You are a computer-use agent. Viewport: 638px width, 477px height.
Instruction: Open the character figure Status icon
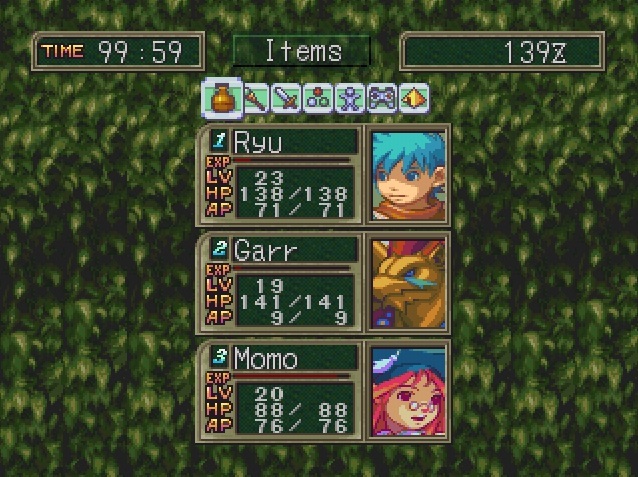click(x=350, y=98)
